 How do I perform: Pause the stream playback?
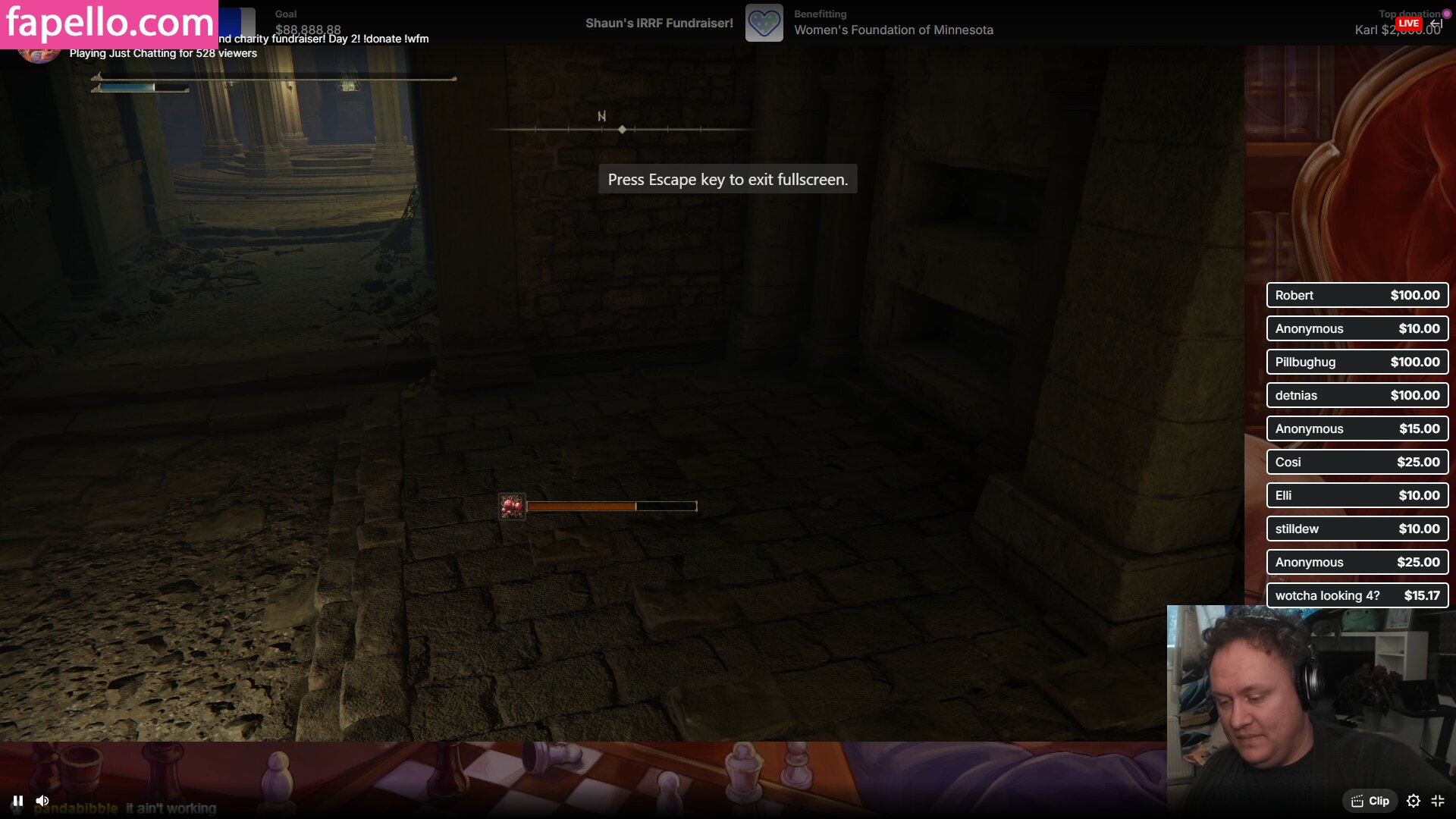click(18, 801)
